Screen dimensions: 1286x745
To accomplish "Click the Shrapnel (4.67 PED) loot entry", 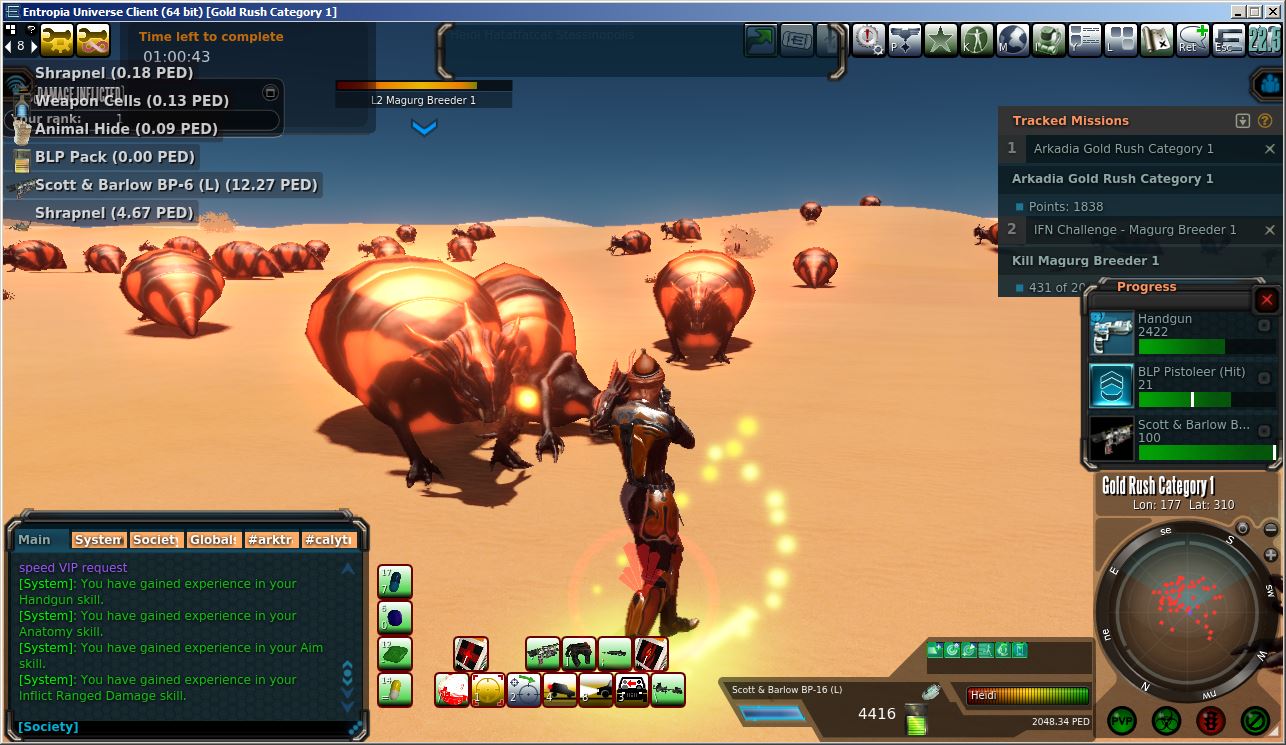I will 113,213.
